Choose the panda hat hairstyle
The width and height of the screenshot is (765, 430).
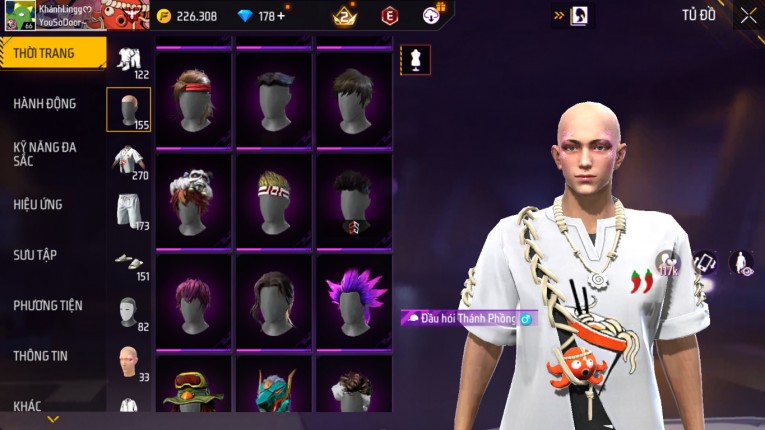(x=194, y=198)
